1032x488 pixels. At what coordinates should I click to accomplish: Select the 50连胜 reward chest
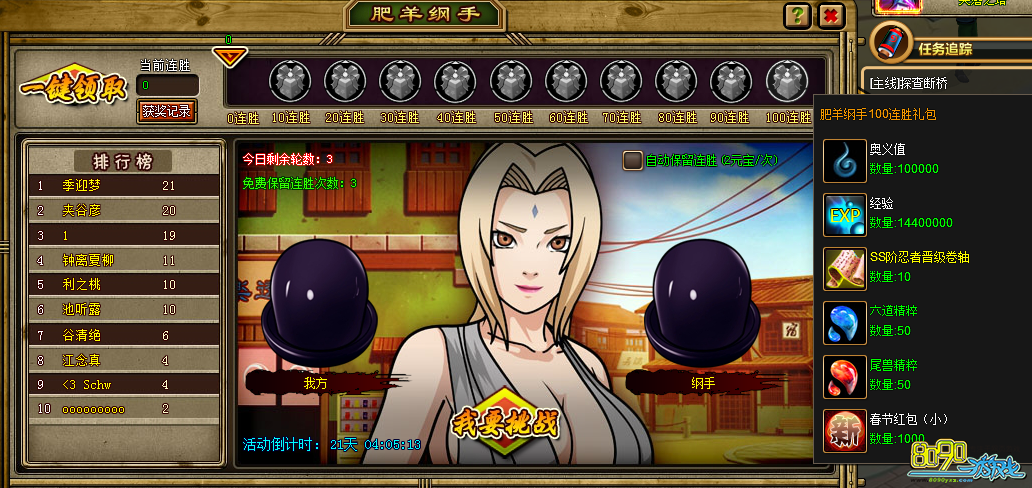(x=511, y=80)
